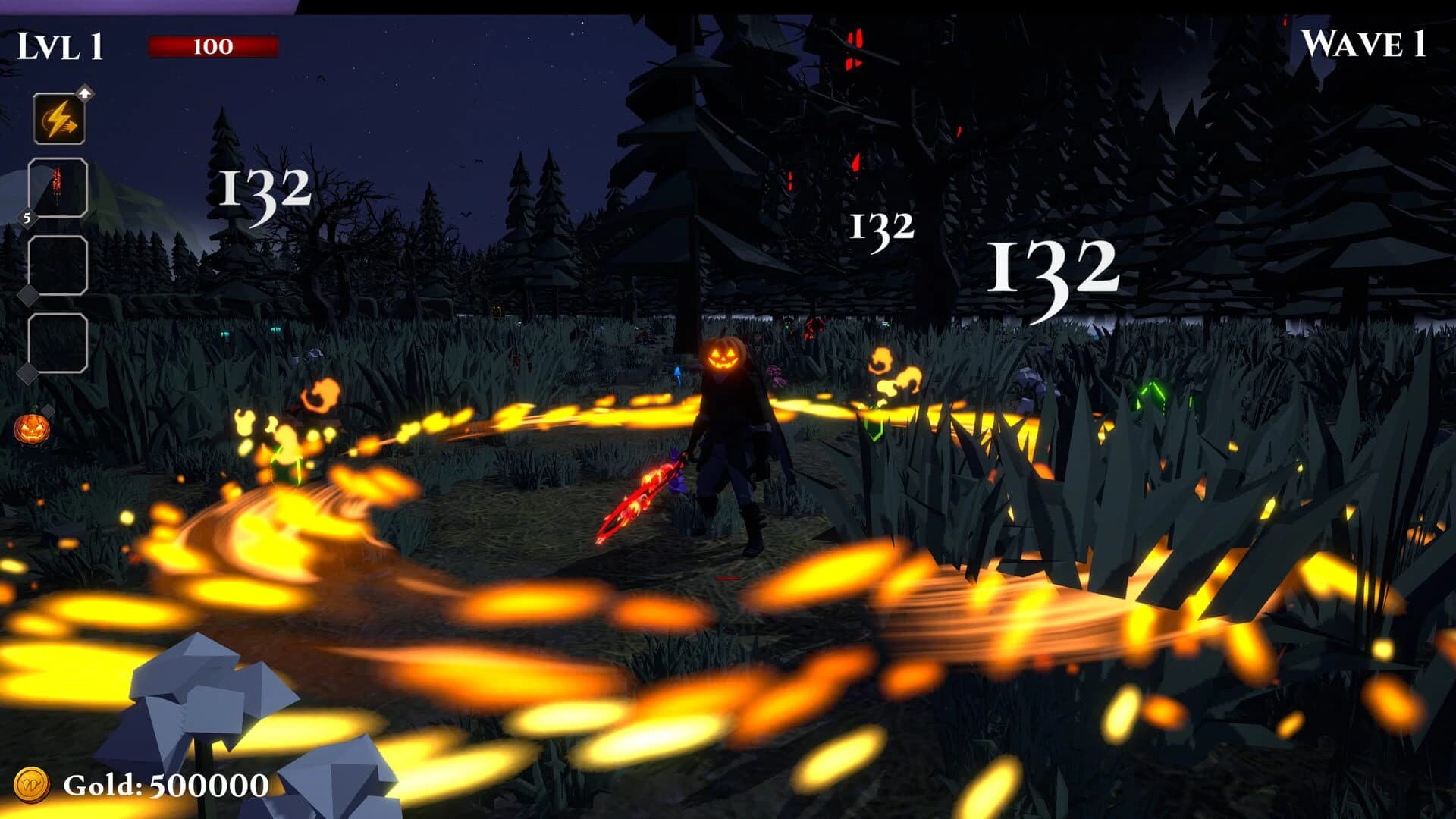Toggle the diamond marker under the fourth ability slot
1456x819 pixels.
pyautogui.click(x=27, y=373)
